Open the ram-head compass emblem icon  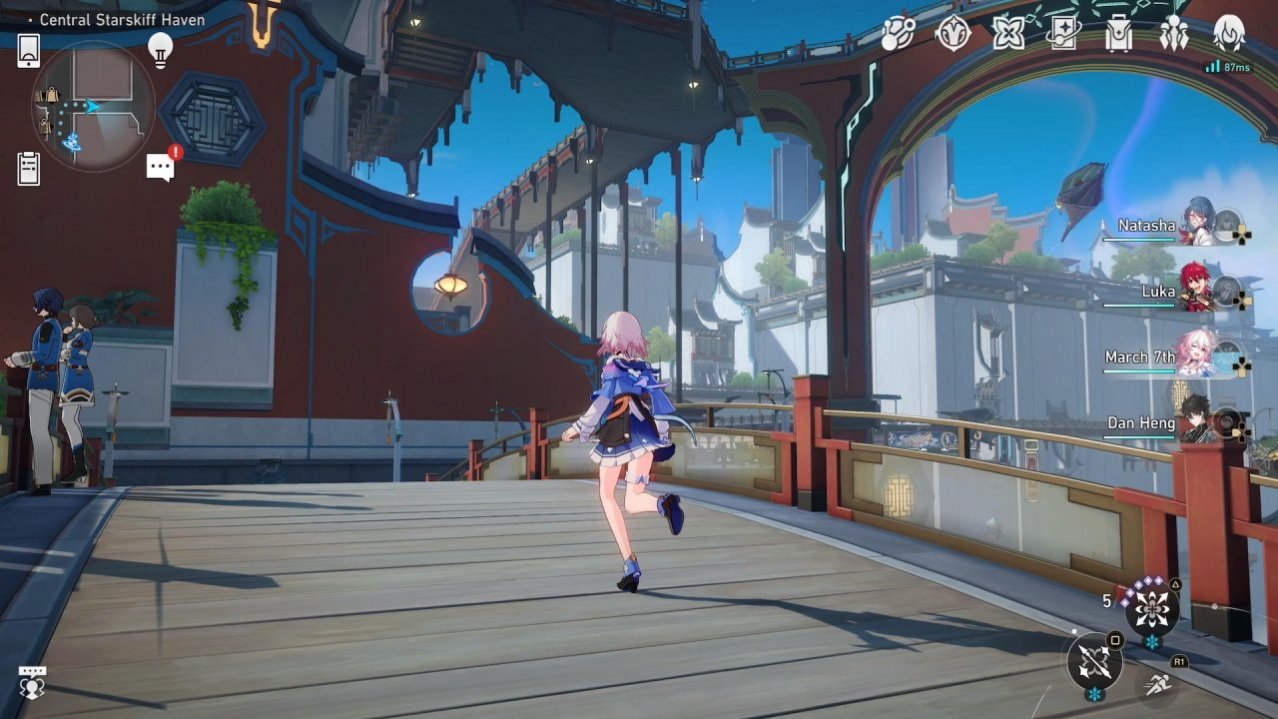click(952, 35)
